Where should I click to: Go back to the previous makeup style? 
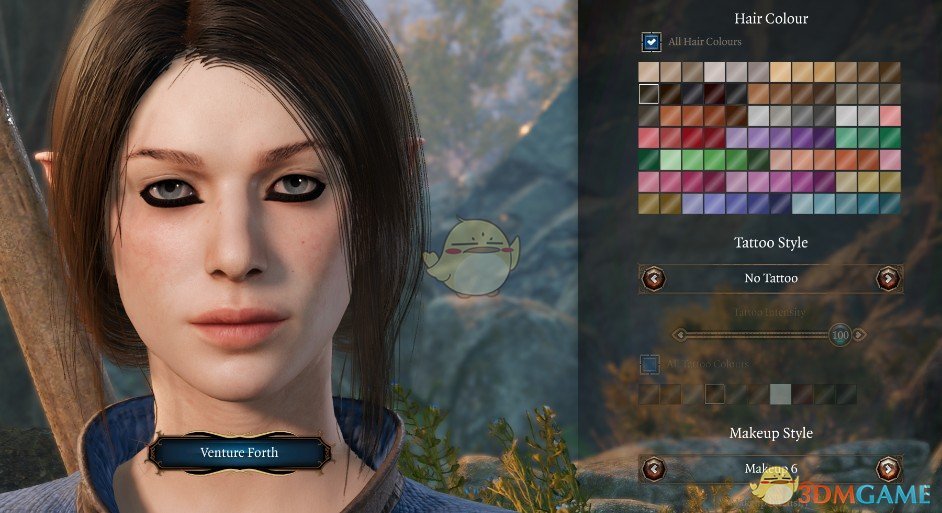[653, 468]
